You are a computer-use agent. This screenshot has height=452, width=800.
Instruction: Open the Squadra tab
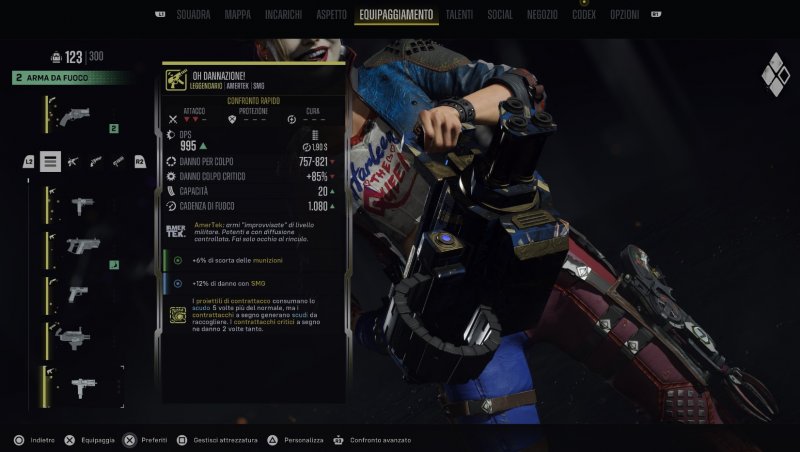click(x=193, y=15)
